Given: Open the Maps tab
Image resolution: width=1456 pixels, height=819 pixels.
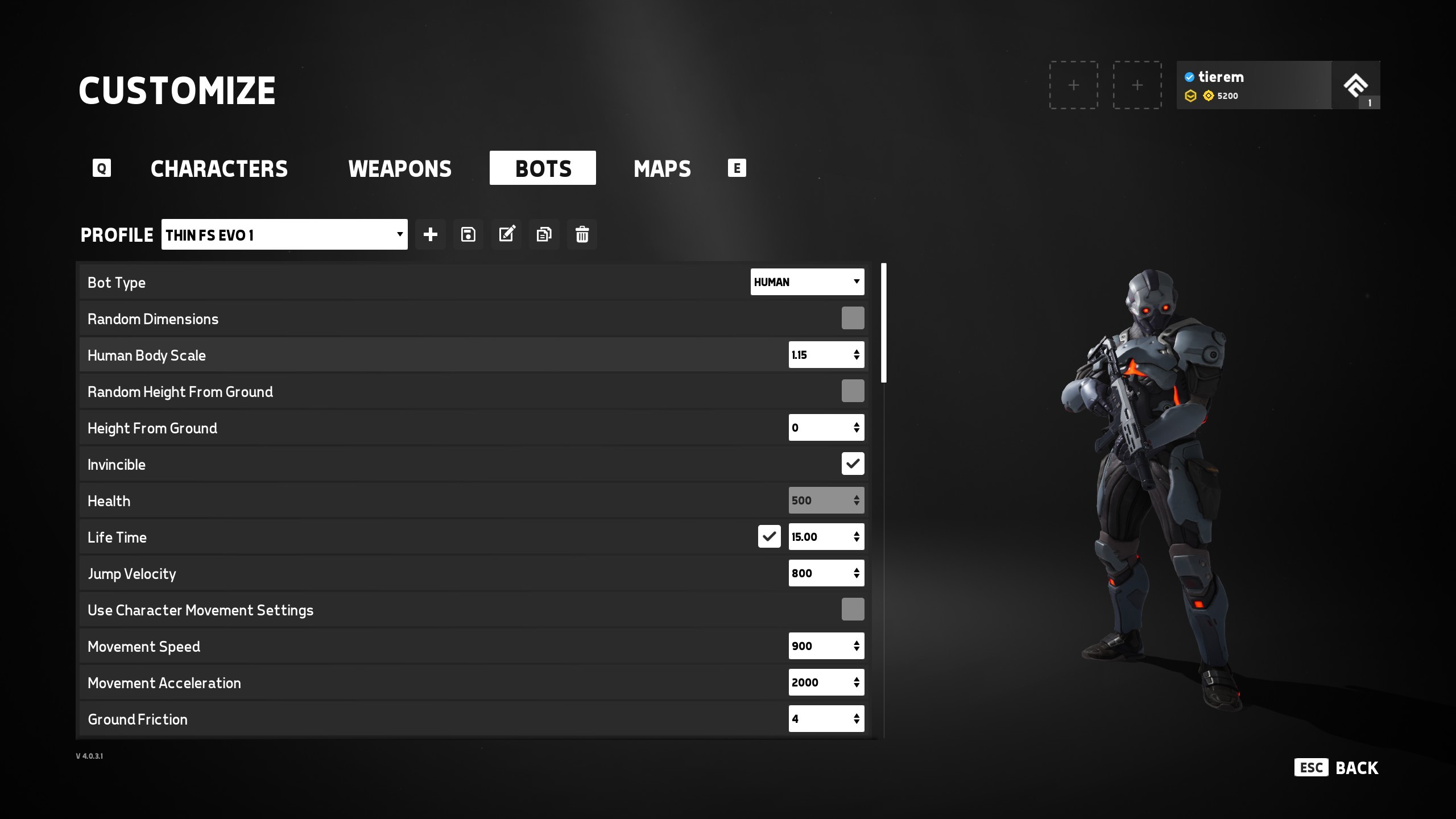Looking at the screenshot, I should click(661, 168).
